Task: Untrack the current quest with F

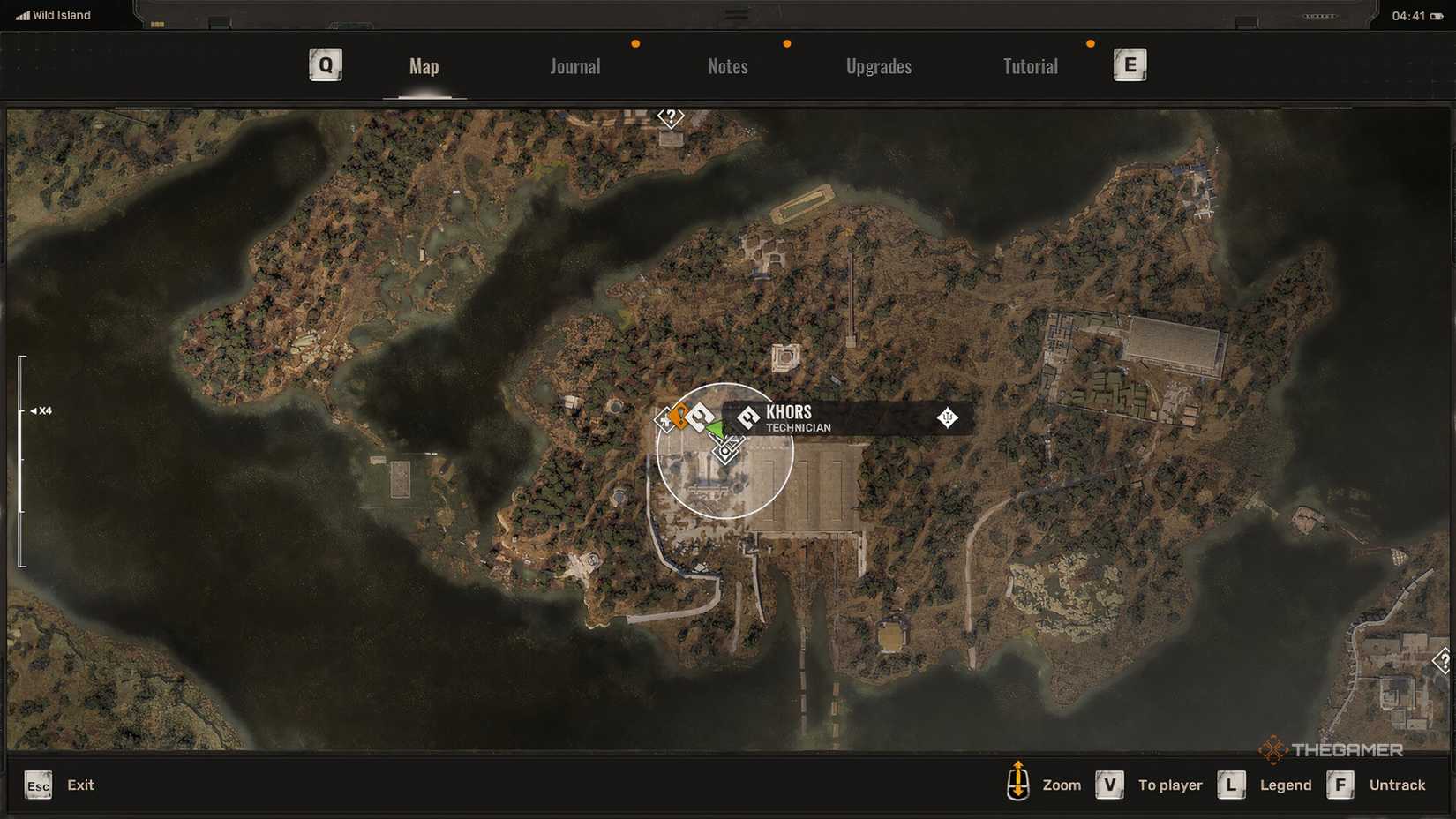Action: [x=1341, y=785]
